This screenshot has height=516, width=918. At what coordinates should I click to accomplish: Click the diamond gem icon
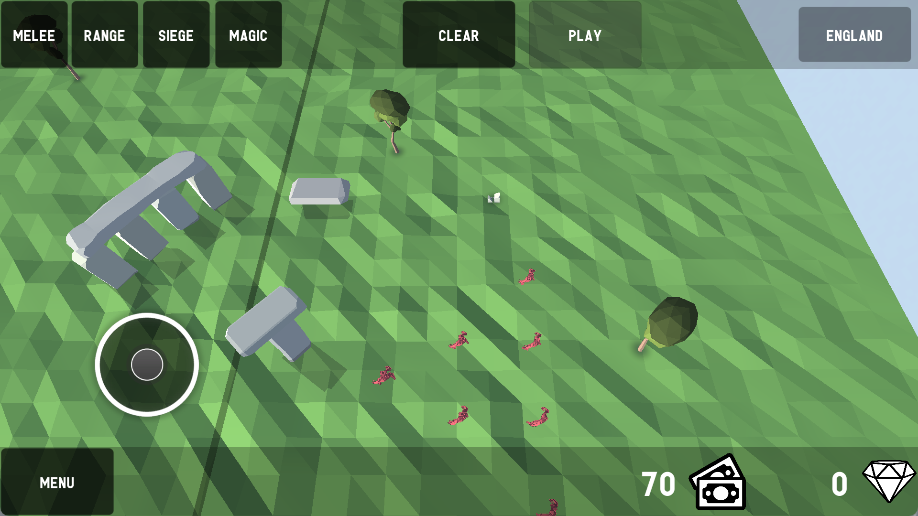[x=888, y=482]
